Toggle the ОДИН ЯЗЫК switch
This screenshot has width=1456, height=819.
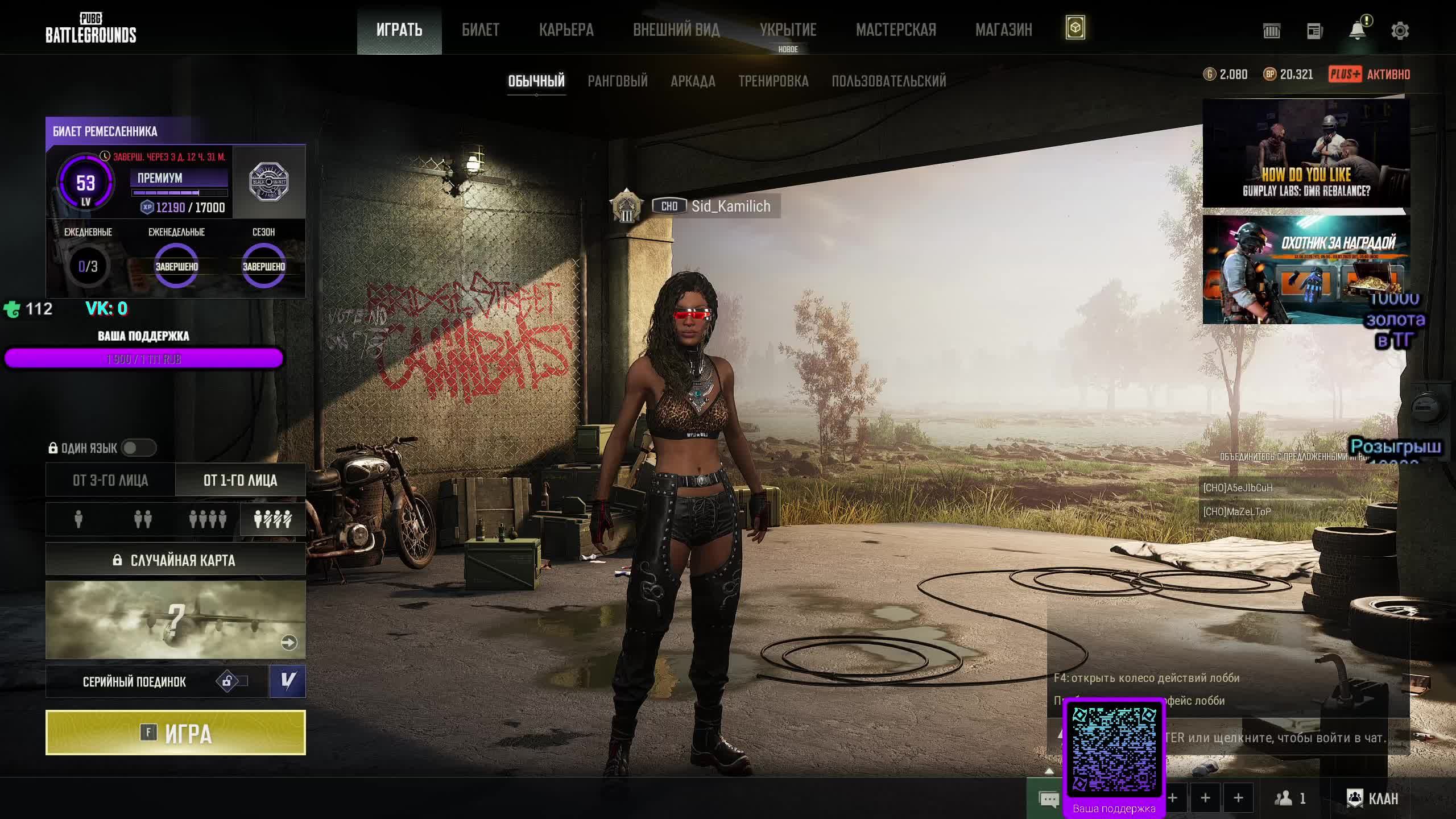point(138,448)
